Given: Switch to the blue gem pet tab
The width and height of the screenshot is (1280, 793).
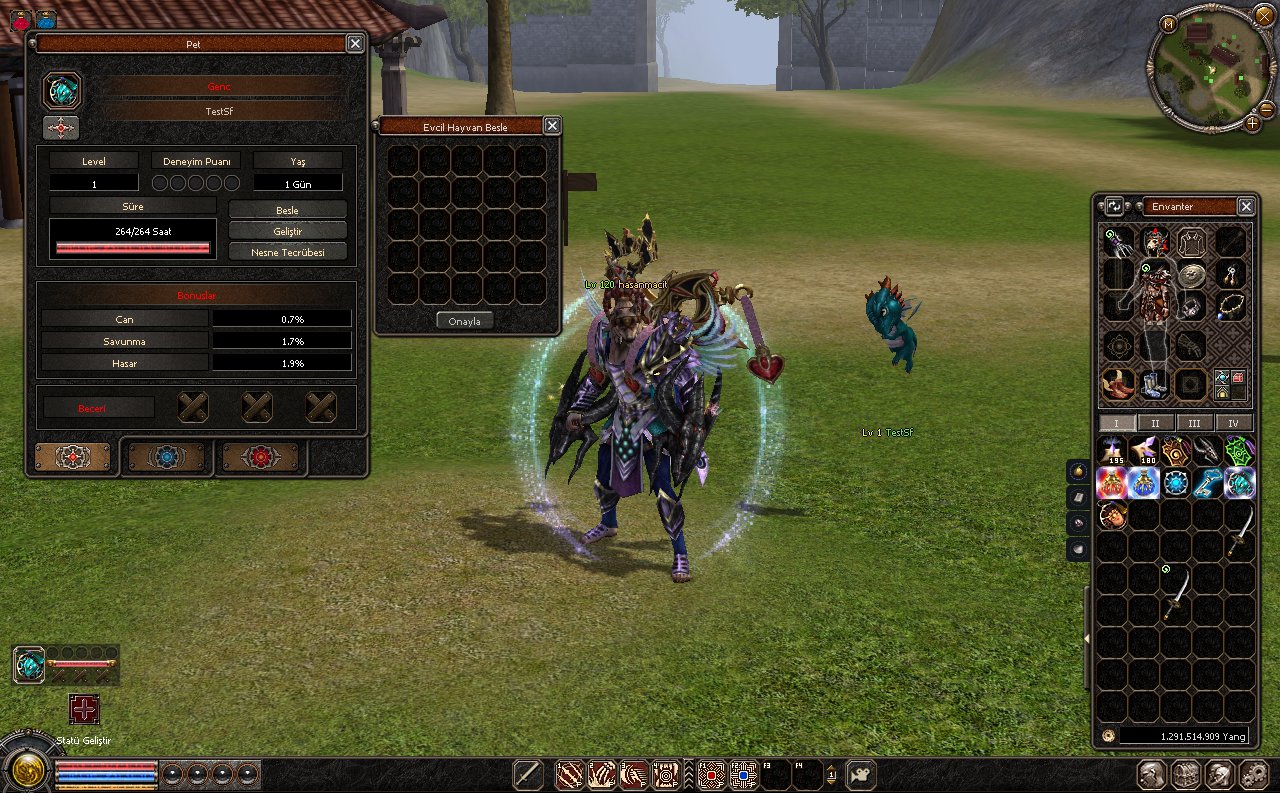Looking at the screenshot, I should [166, 457].
